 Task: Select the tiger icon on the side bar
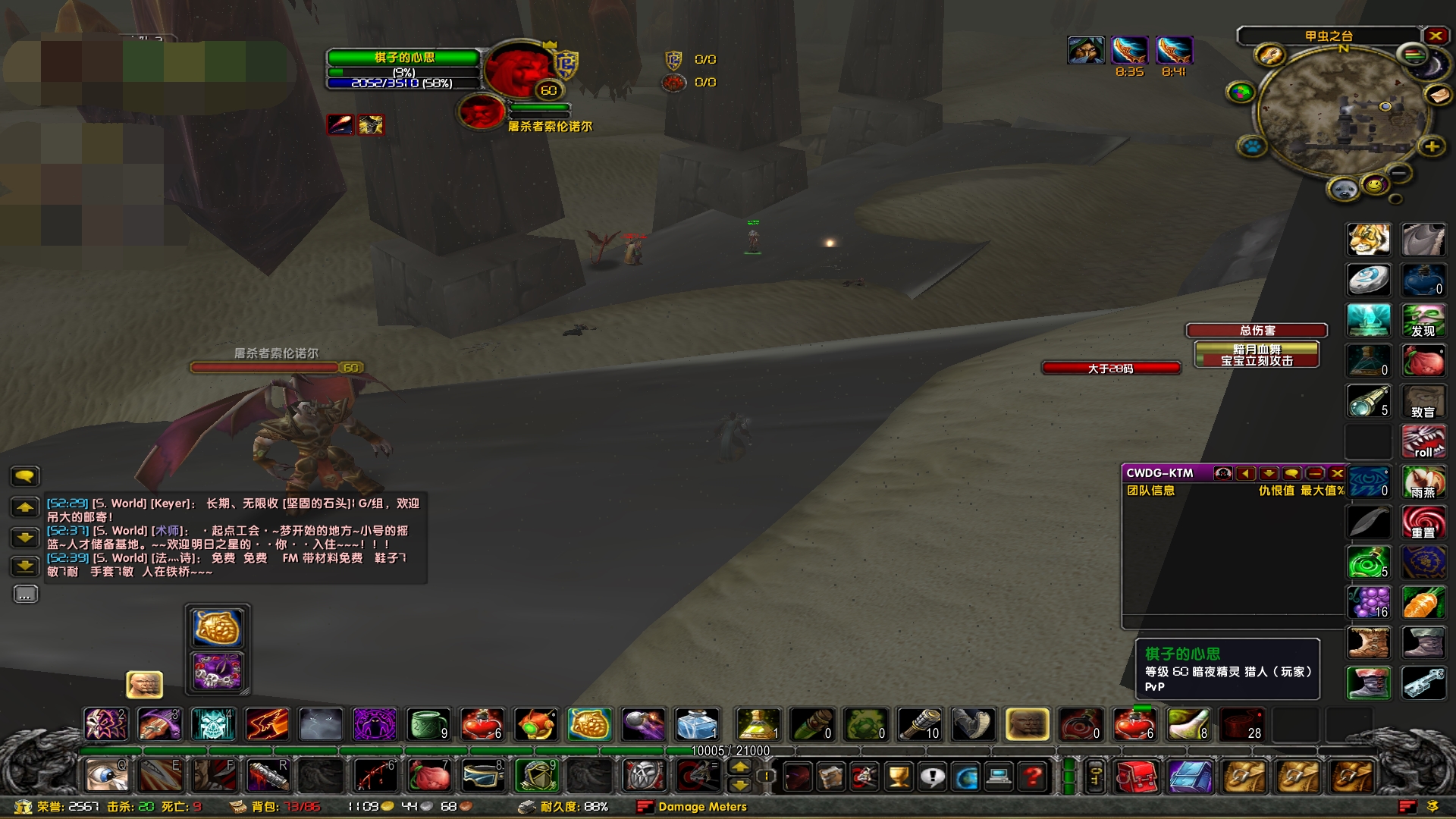(x=1368, y=240)
